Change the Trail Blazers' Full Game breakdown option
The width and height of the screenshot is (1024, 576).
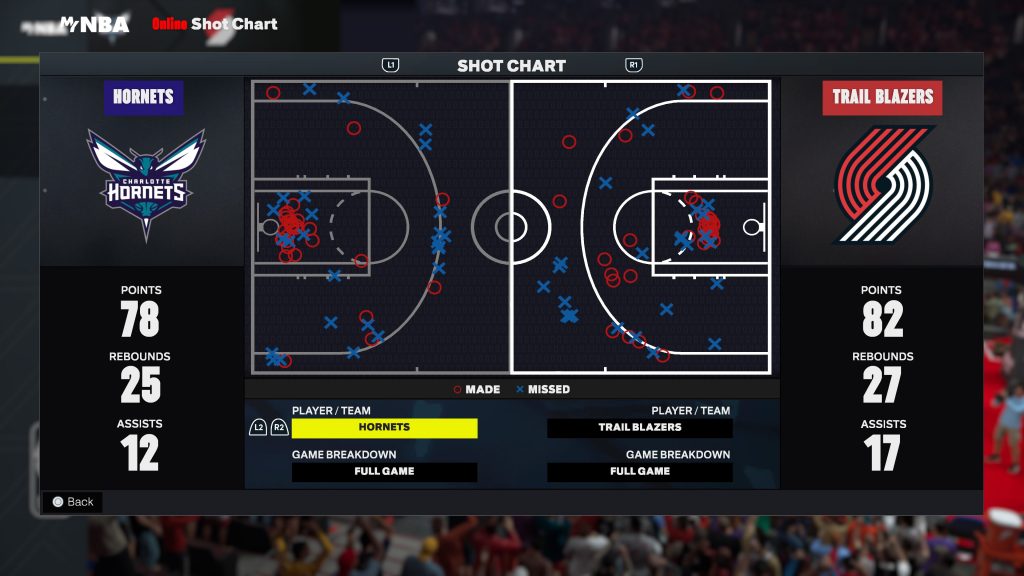click(640, 472)
